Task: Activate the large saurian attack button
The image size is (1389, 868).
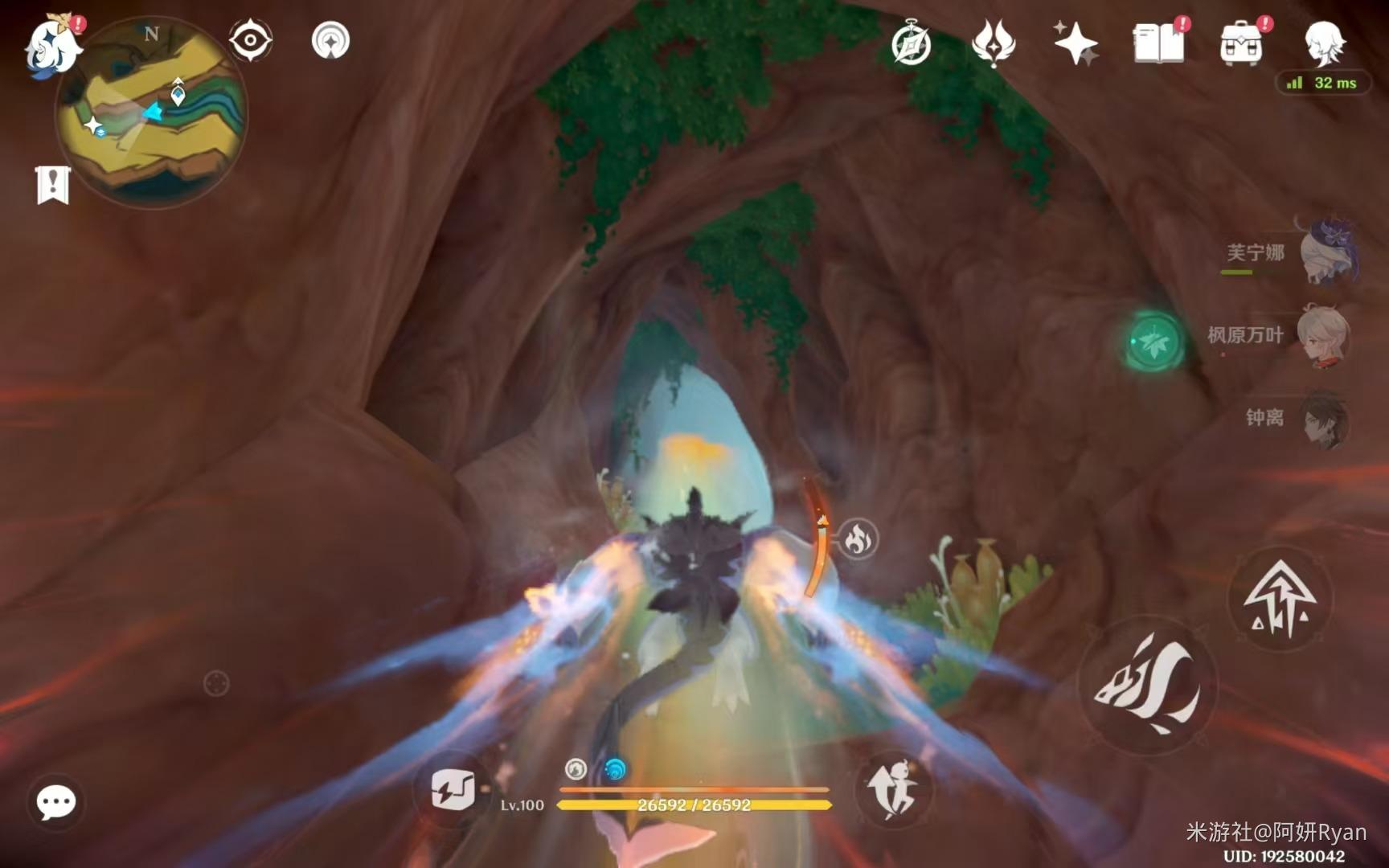Action: [x=1148, y=685]
